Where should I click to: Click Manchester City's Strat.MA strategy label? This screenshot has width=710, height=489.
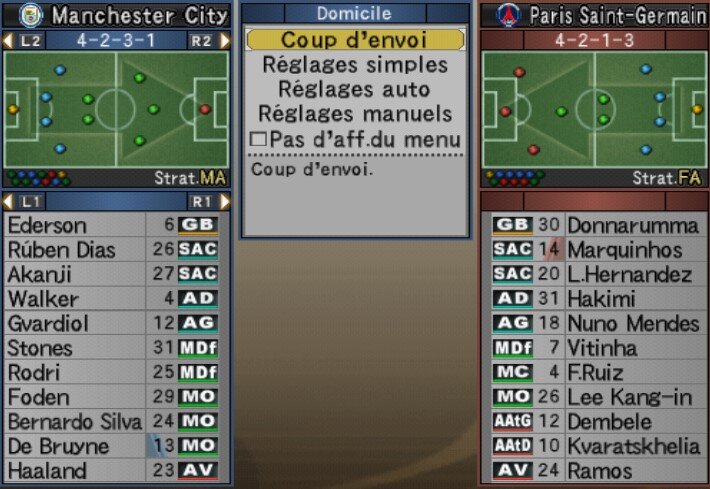(190, 178)
